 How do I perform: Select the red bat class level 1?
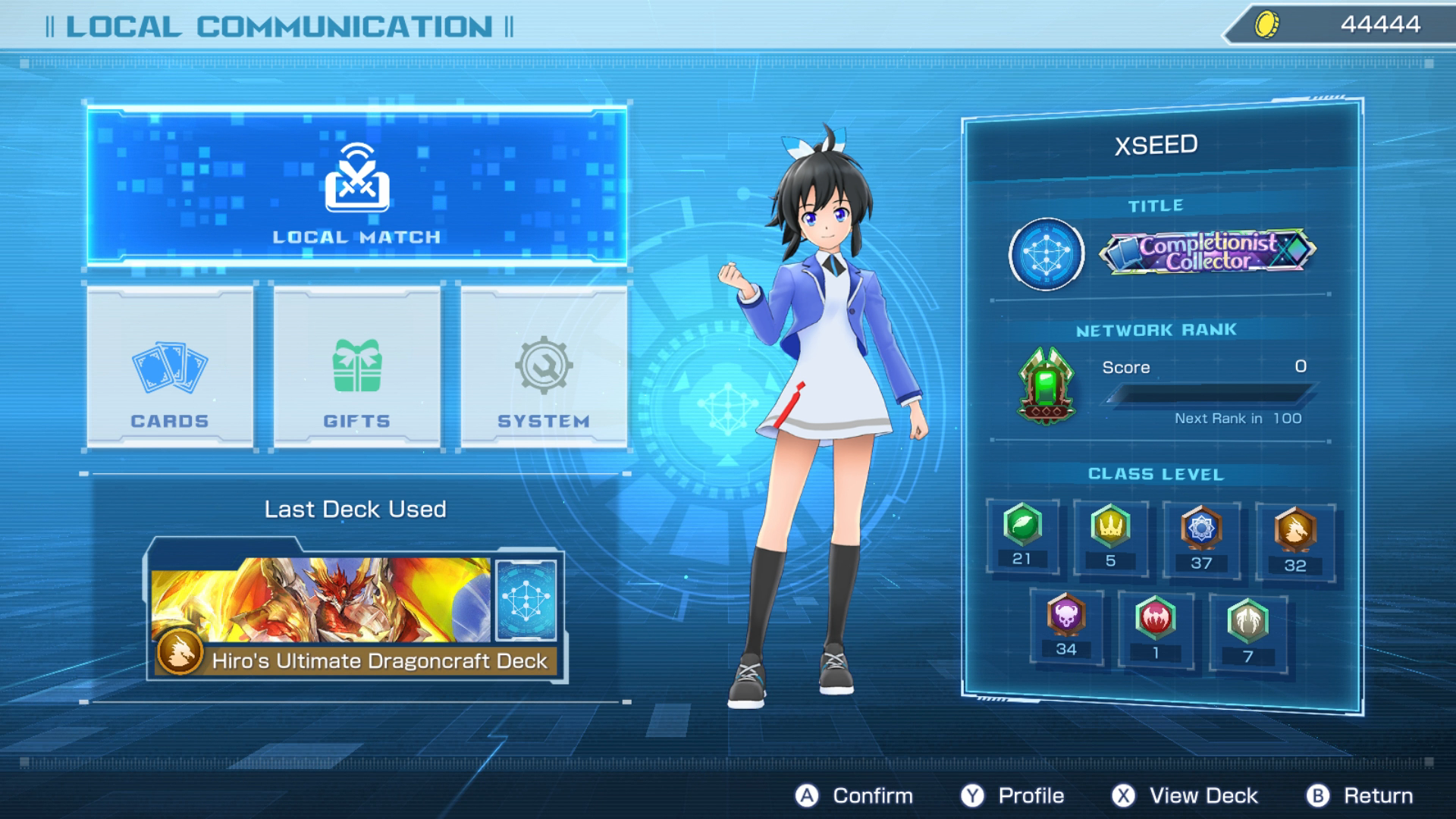[x=1155, y=629]
